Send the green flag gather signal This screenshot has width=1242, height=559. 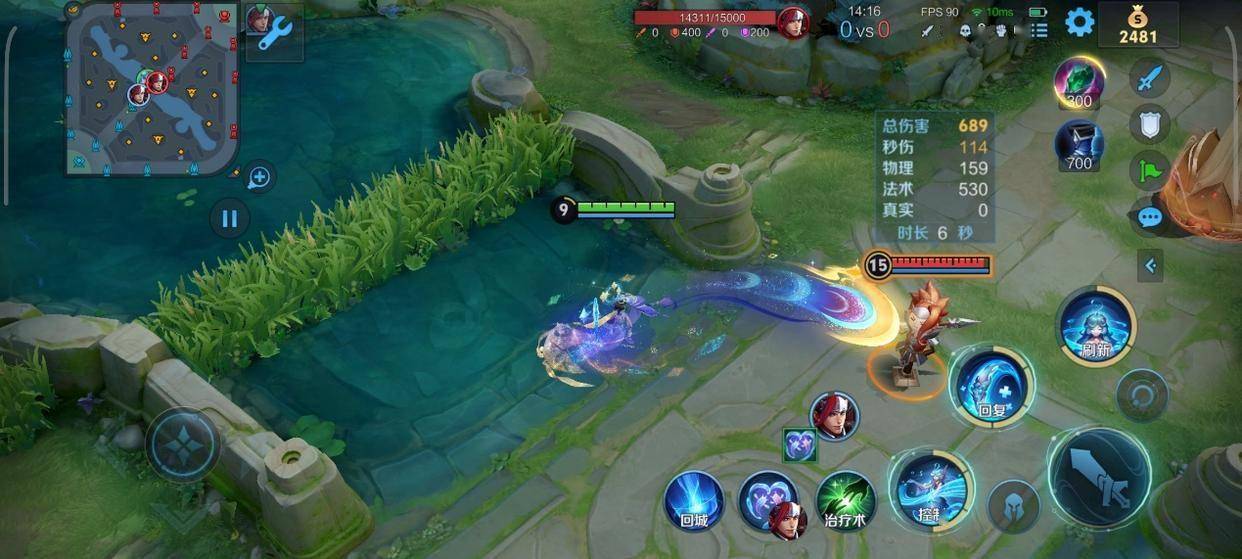click(x=1150, y=171)
